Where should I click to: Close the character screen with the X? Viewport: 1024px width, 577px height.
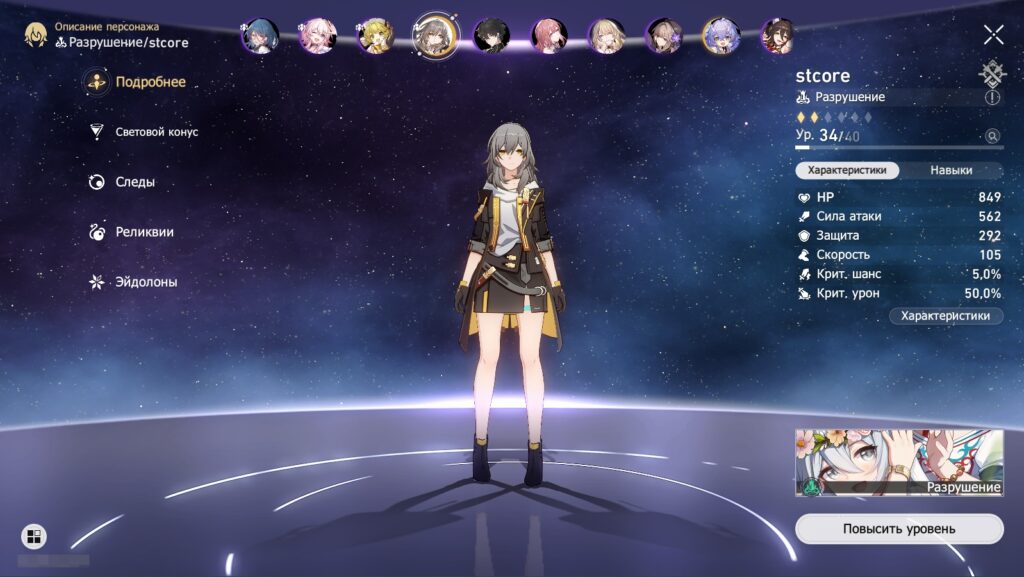click(x=993, y=35)
